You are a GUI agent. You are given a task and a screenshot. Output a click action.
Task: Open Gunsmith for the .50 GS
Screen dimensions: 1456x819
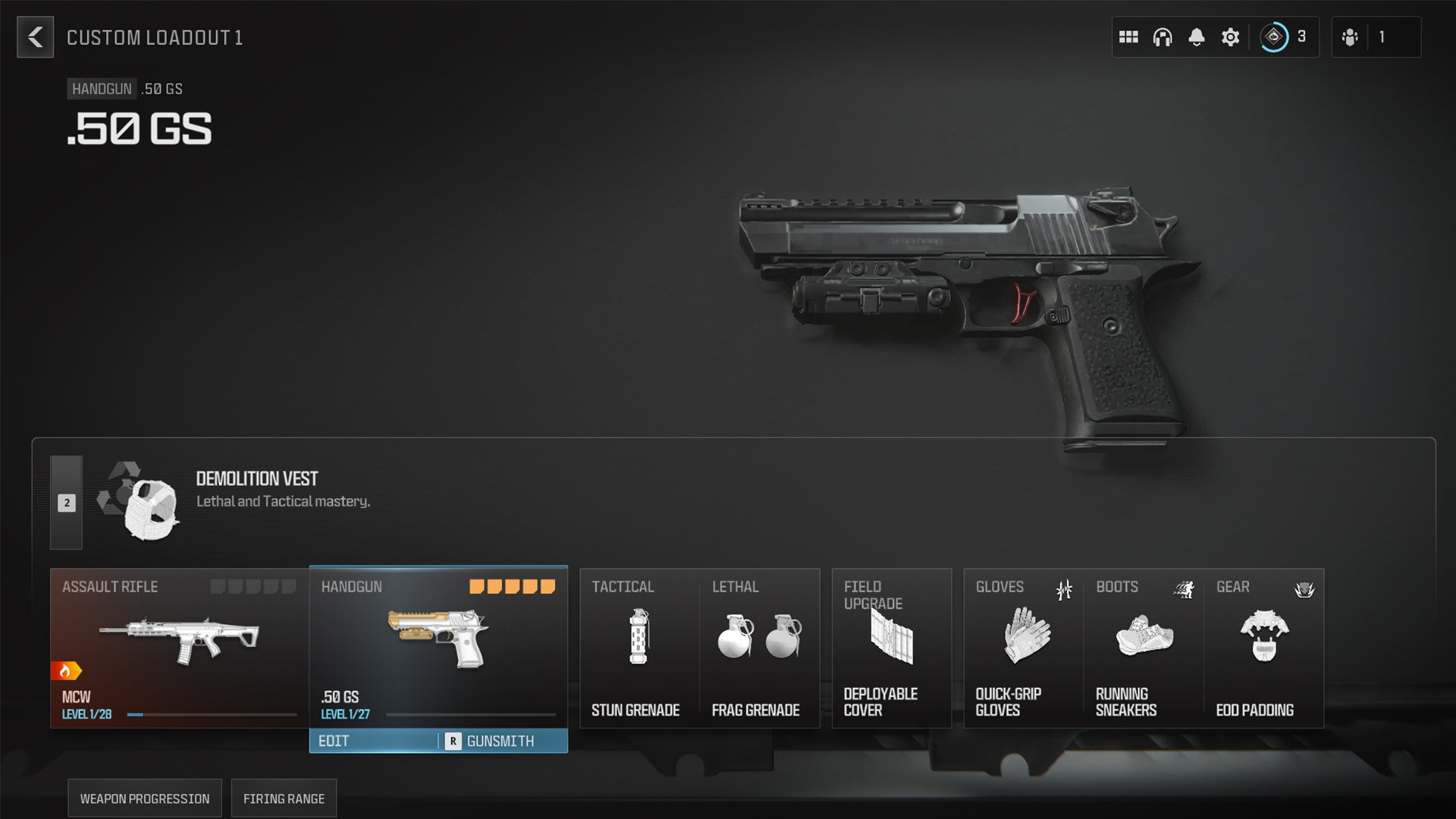(x=500, y=741)
